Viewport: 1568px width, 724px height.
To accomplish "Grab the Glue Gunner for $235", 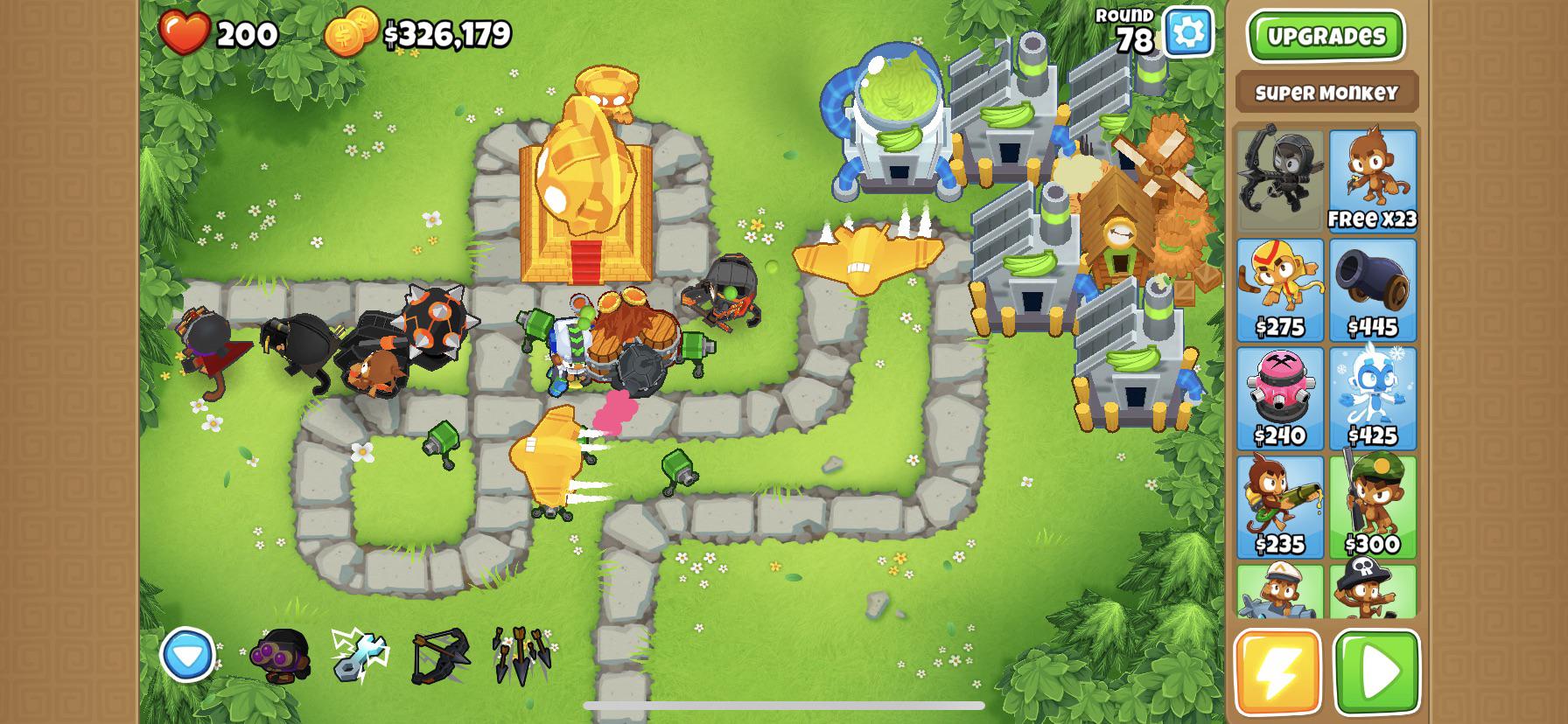I will click(x=1279, y=503).
